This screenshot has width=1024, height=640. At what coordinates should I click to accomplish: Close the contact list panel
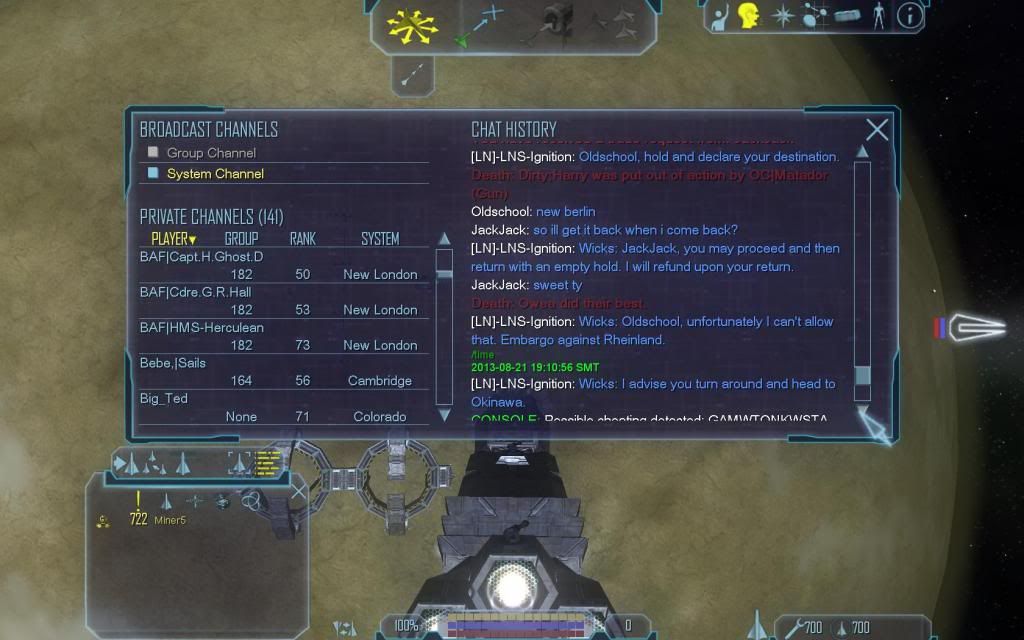click(298, 490)
